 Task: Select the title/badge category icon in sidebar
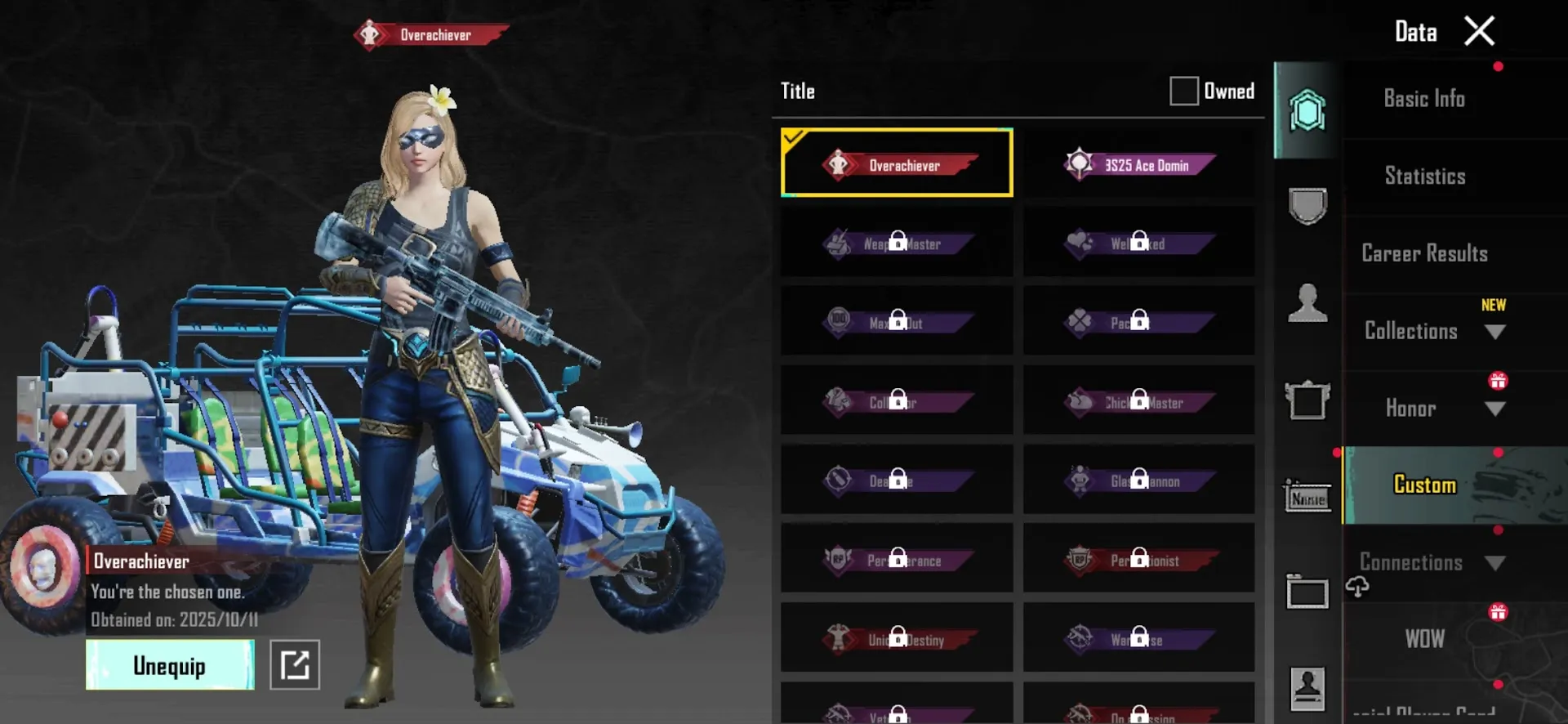coord(1307,112)
